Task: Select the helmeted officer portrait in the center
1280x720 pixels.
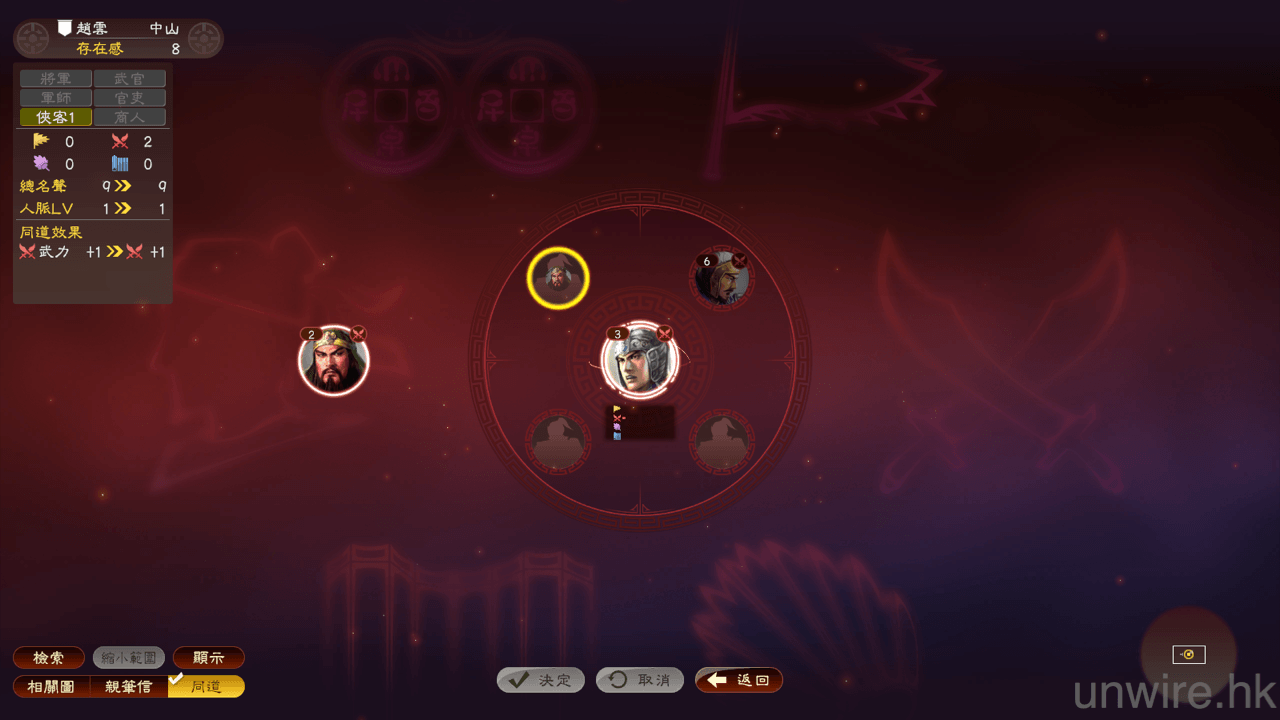Action: 640,360
